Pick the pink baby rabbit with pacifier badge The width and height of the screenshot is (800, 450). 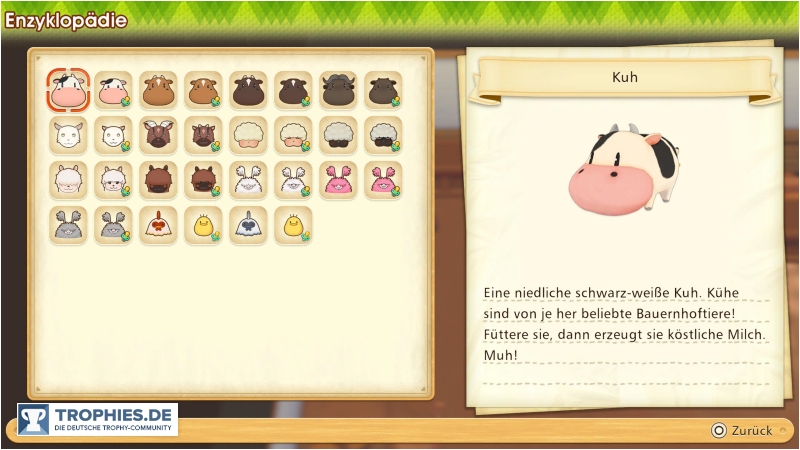[383, 181]
